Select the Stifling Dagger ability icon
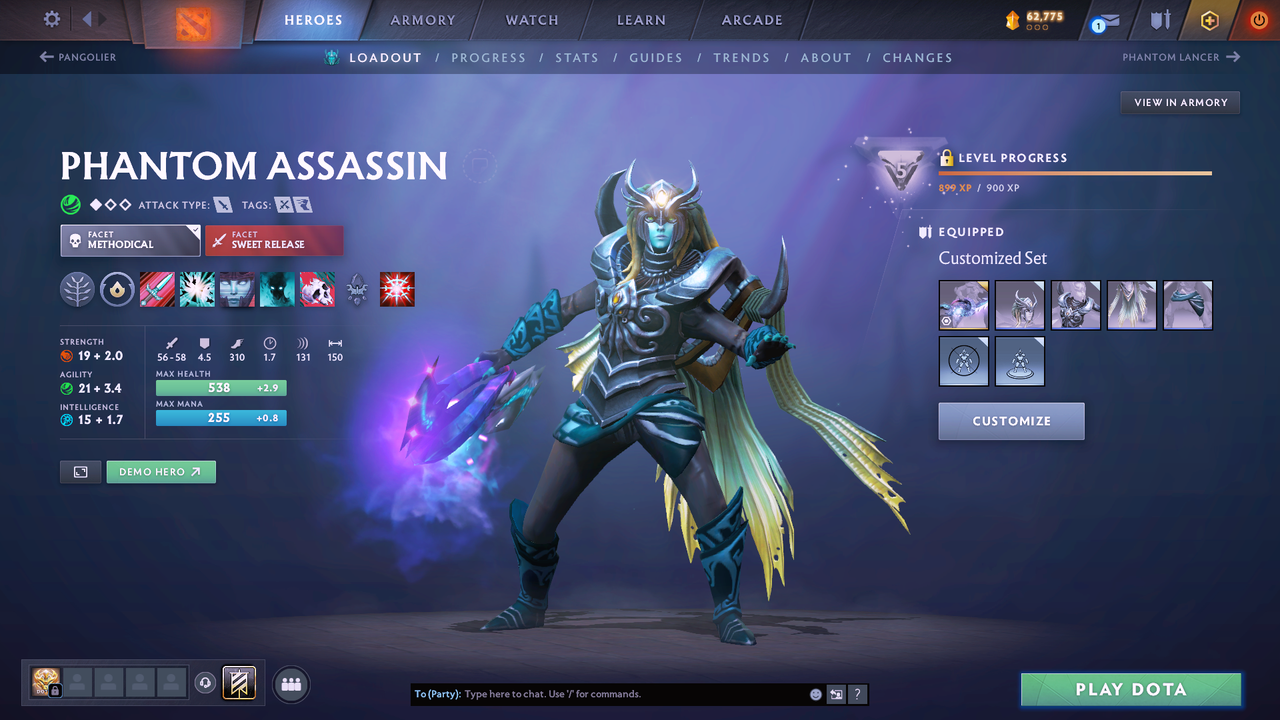Viewport: 1280px width, 720px height. pyautogui.click(x=157, y=289)
